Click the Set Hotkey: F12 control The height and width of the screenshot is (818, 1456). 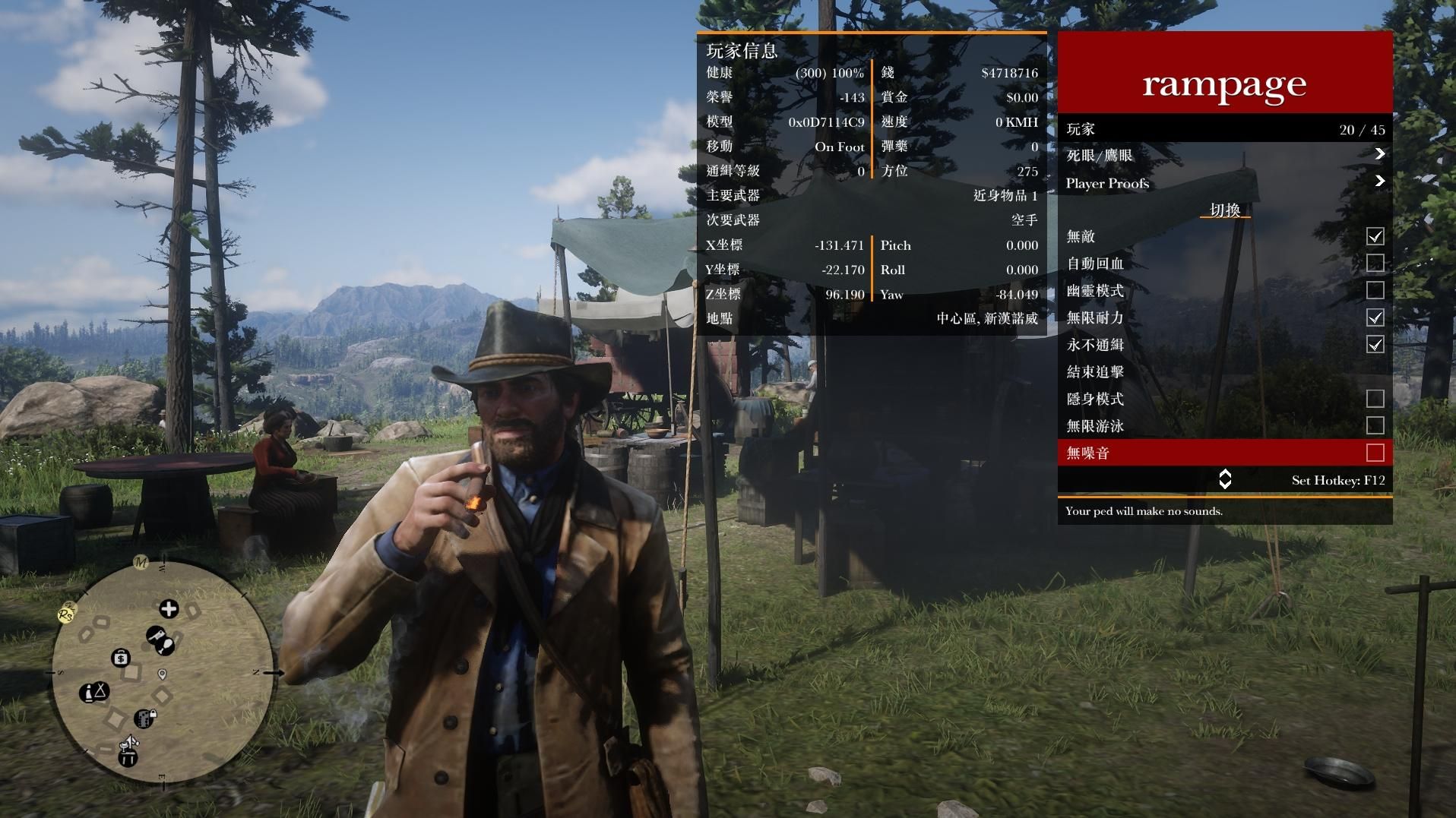(x=1340, y=480)
